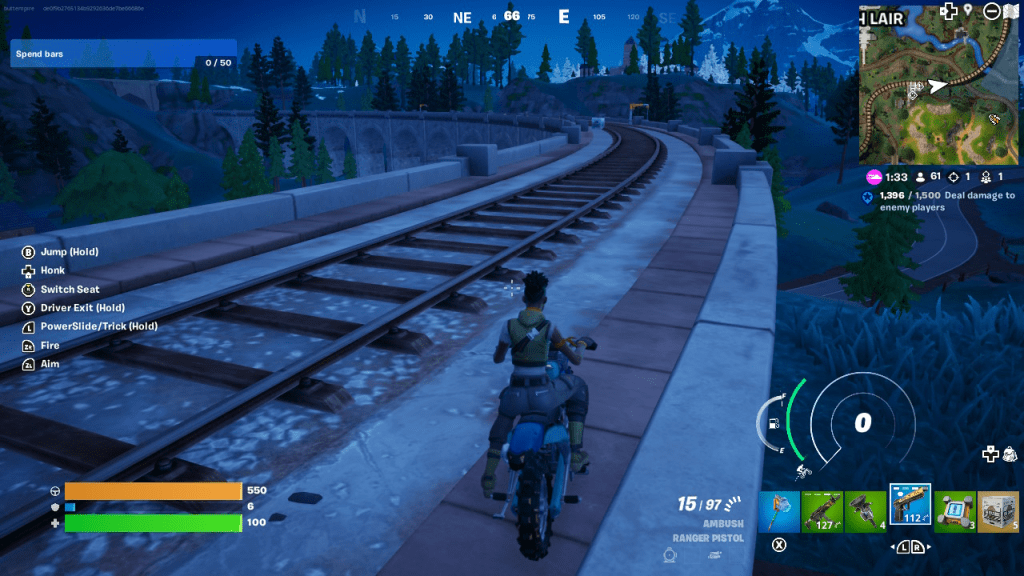Select the assault rifle with 127 ammo

pyautogui.click(x=822, y=511)
